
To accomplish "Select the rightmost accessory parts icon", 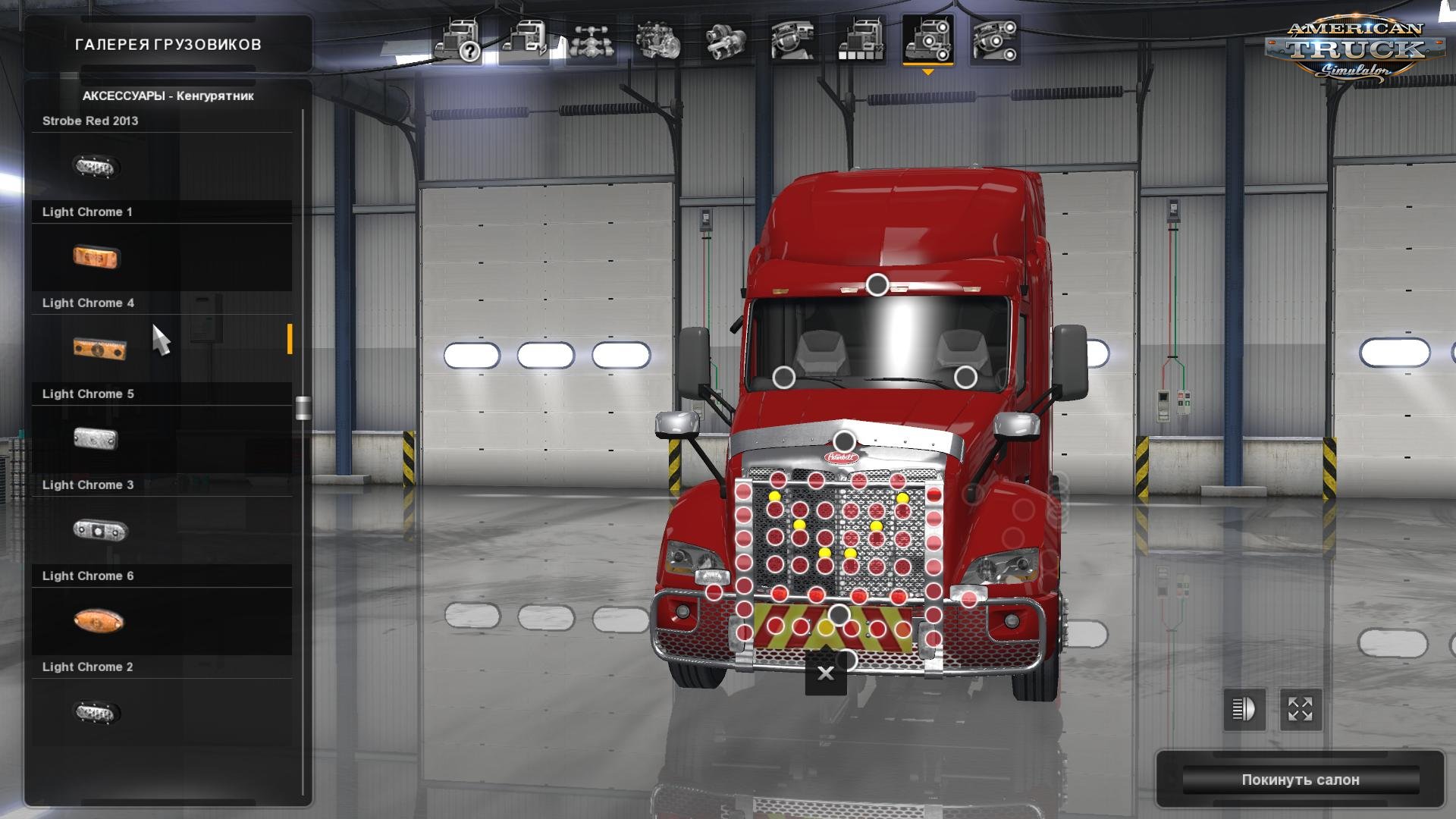I will (995, 42).
